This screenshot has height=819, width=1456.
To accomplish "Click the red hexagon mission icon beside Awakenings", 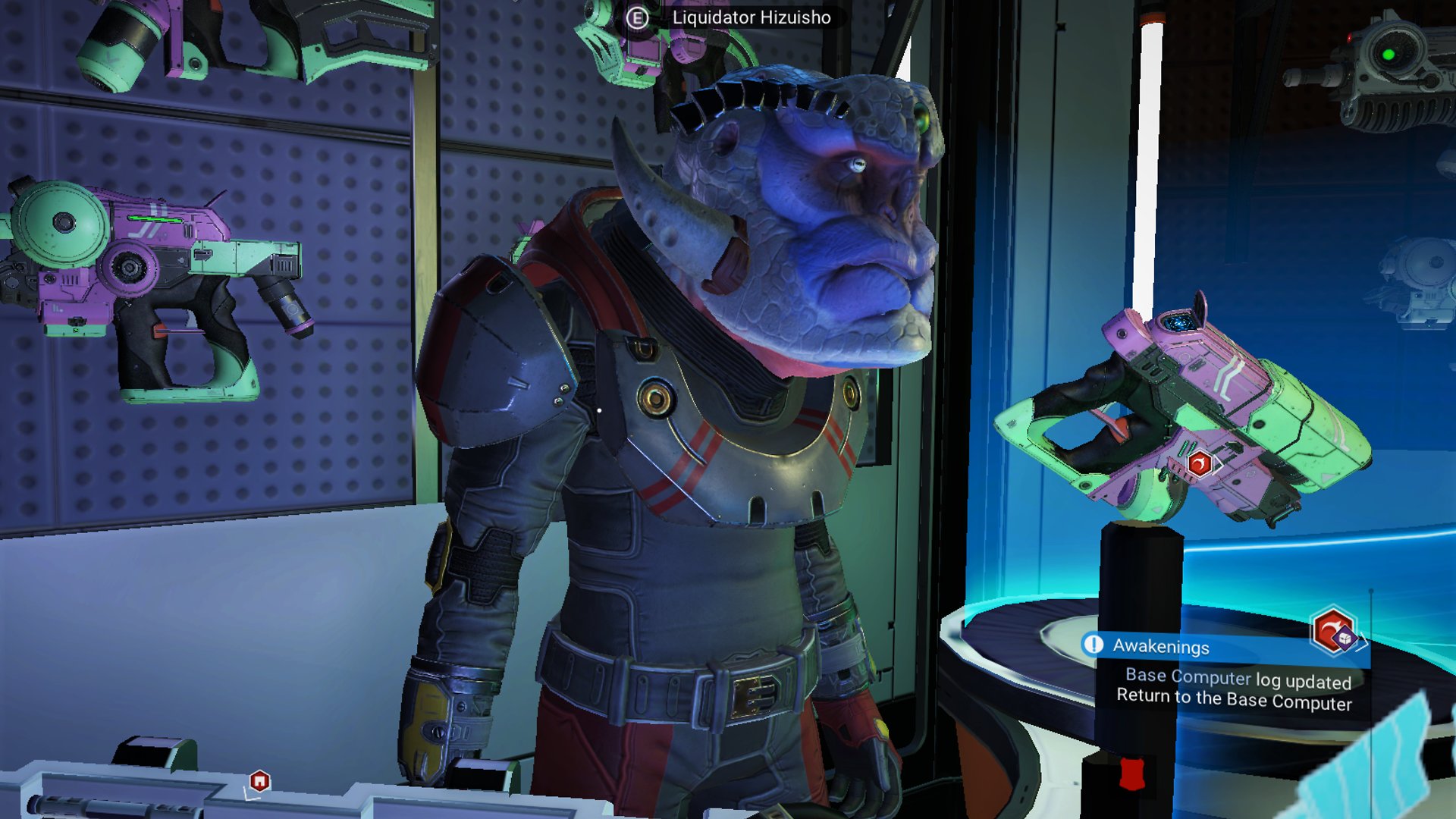I will click(x=1332, y=629).
